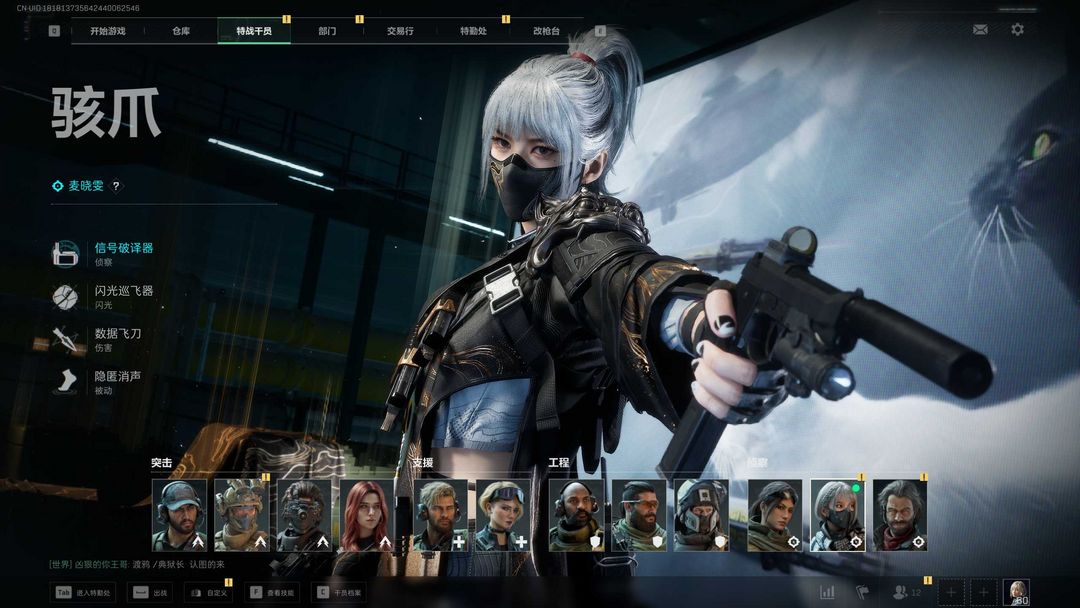Select the 信号破译器 skill
Viewport: 1080px width, 608px height.
pos(122,252)
